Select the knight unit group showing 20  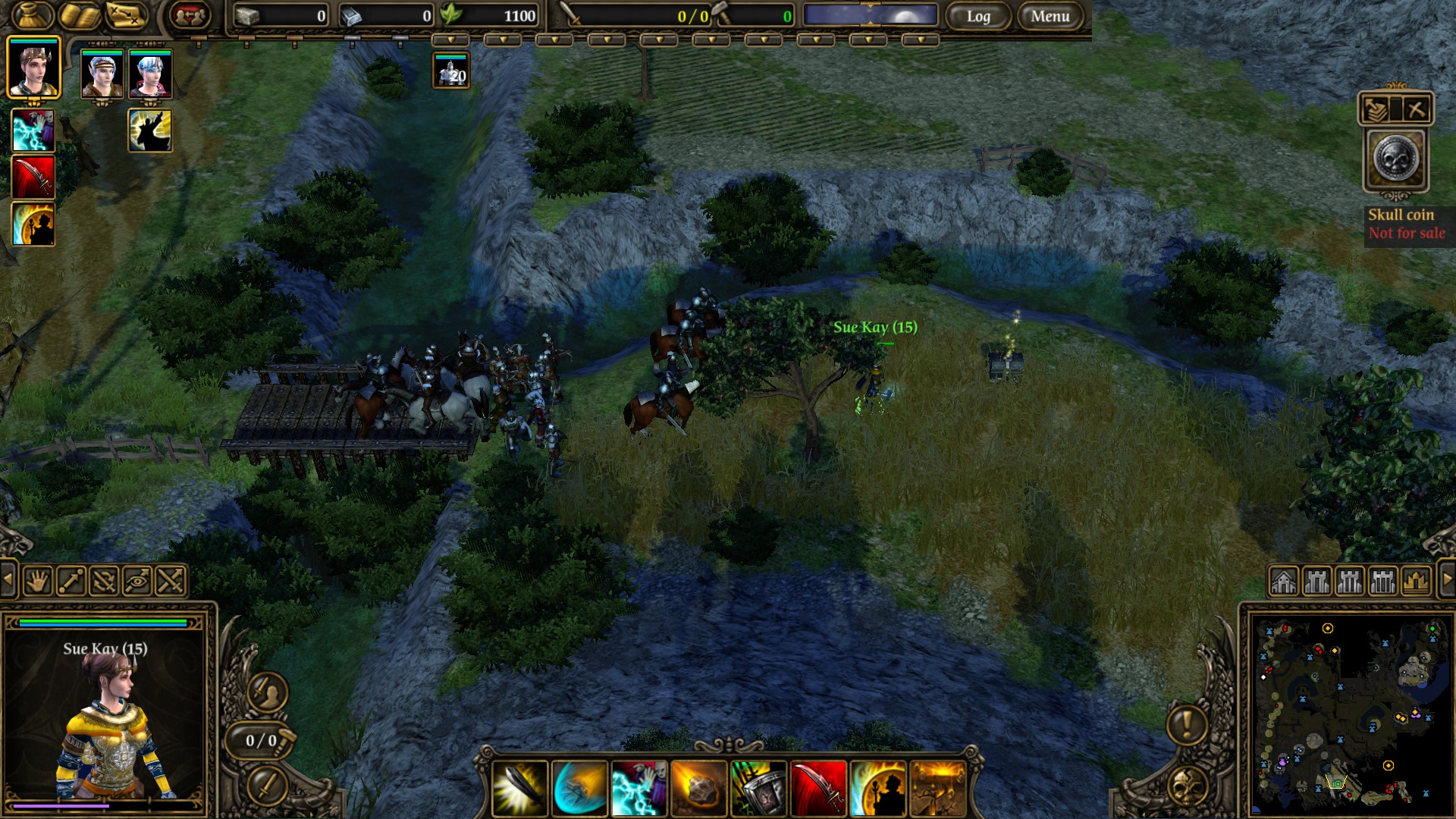451,71
